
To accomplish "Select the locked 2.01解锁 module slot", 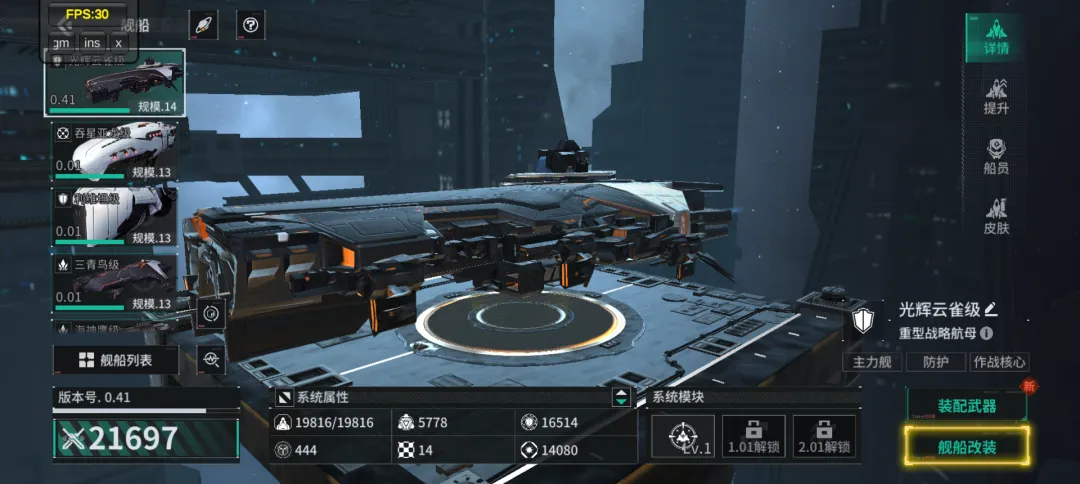I will [824, 437].
